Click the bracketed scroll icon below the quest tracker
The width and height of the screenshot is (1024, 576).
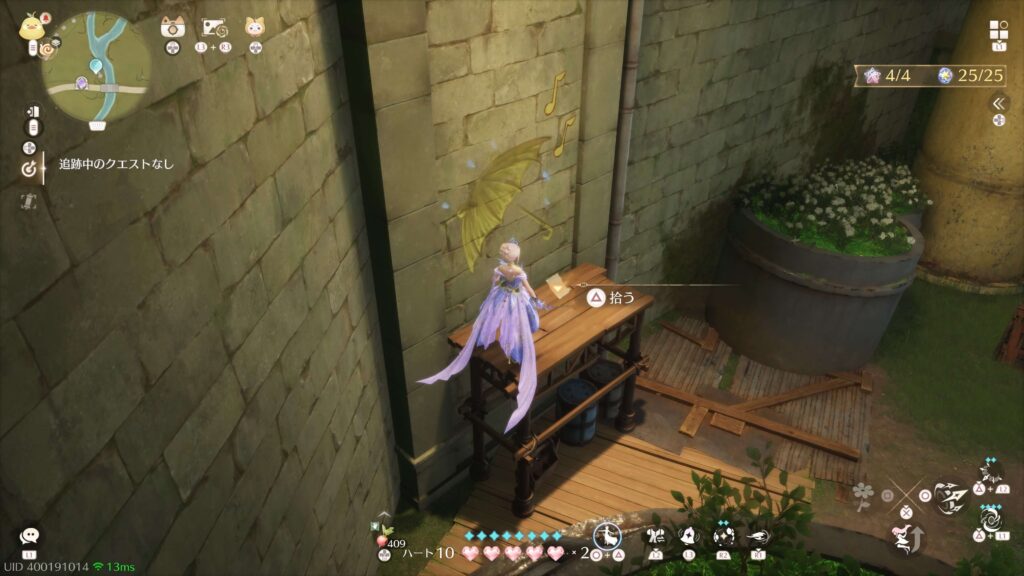pos(29,201)
